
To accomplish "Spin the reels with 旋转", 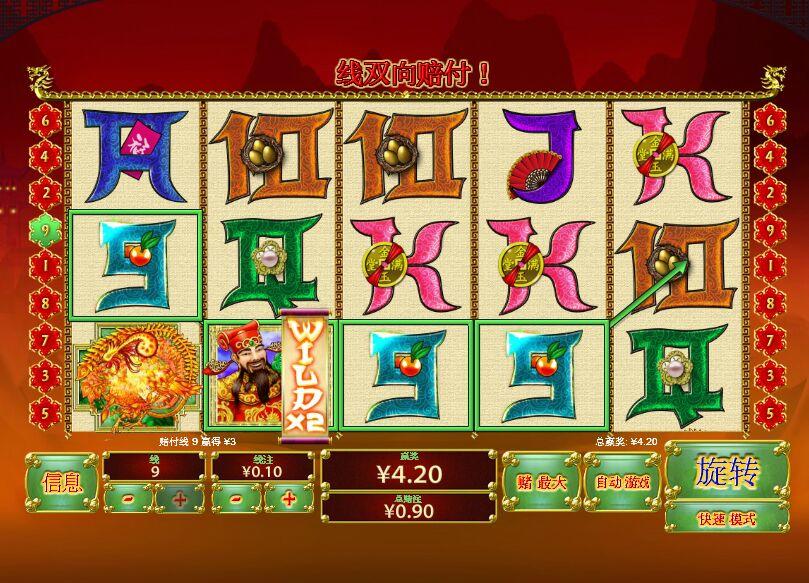I will (727, 470).
